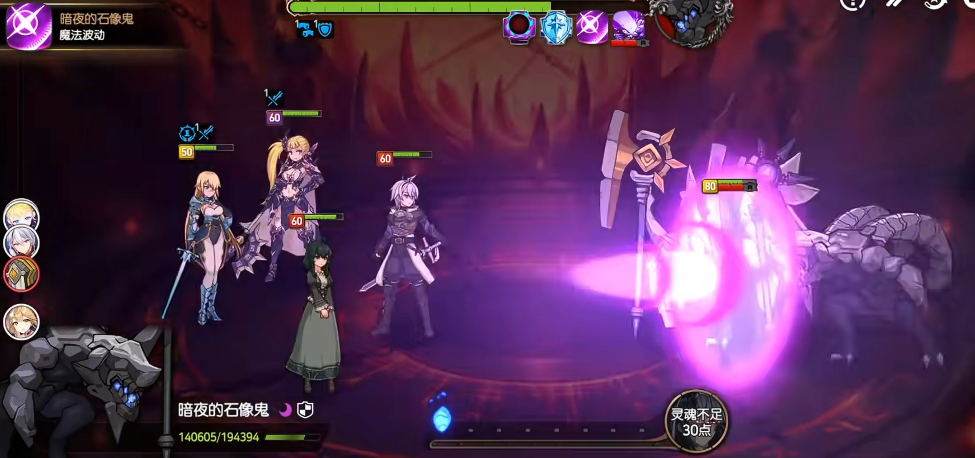975x458 pixels.
Task: Tap the shield property icon beside boss name
Action: 307,409
